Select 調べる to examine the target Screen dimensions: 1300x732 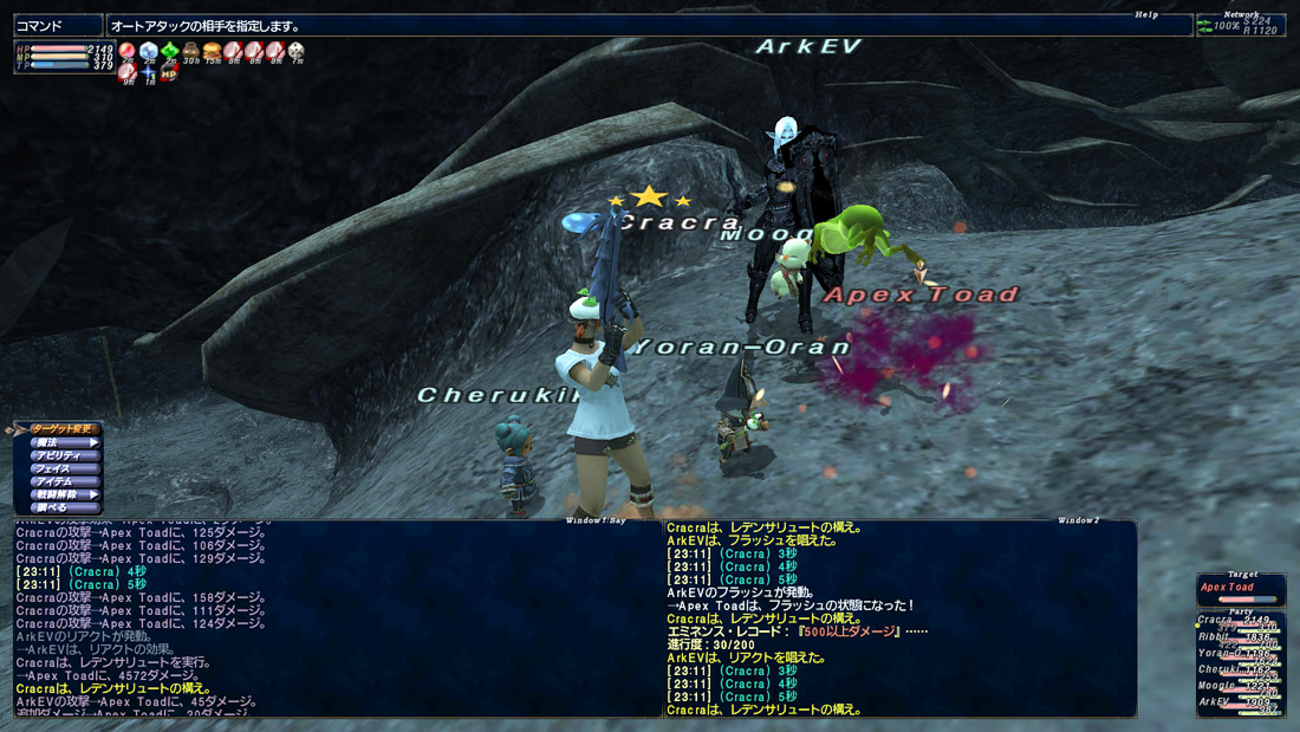(64, 507)
